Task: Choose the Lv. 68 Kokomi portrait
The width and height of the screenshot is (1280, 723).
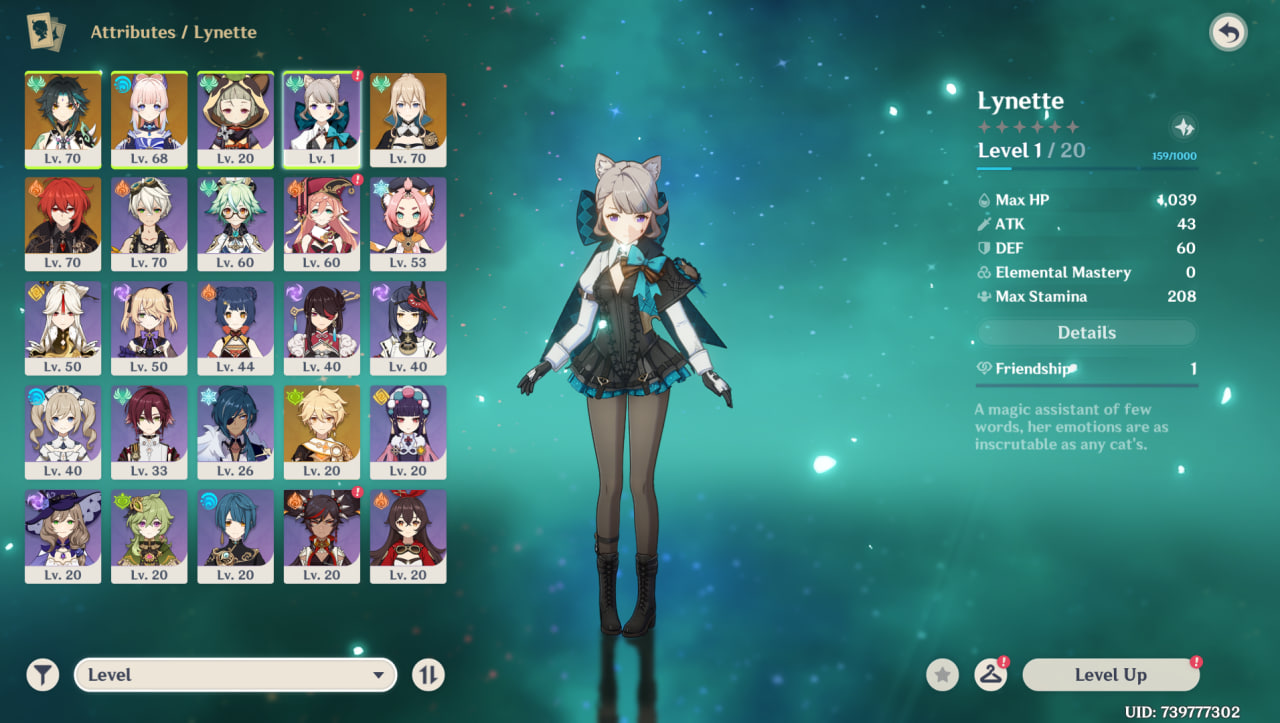Action: (x=149, y=119)
